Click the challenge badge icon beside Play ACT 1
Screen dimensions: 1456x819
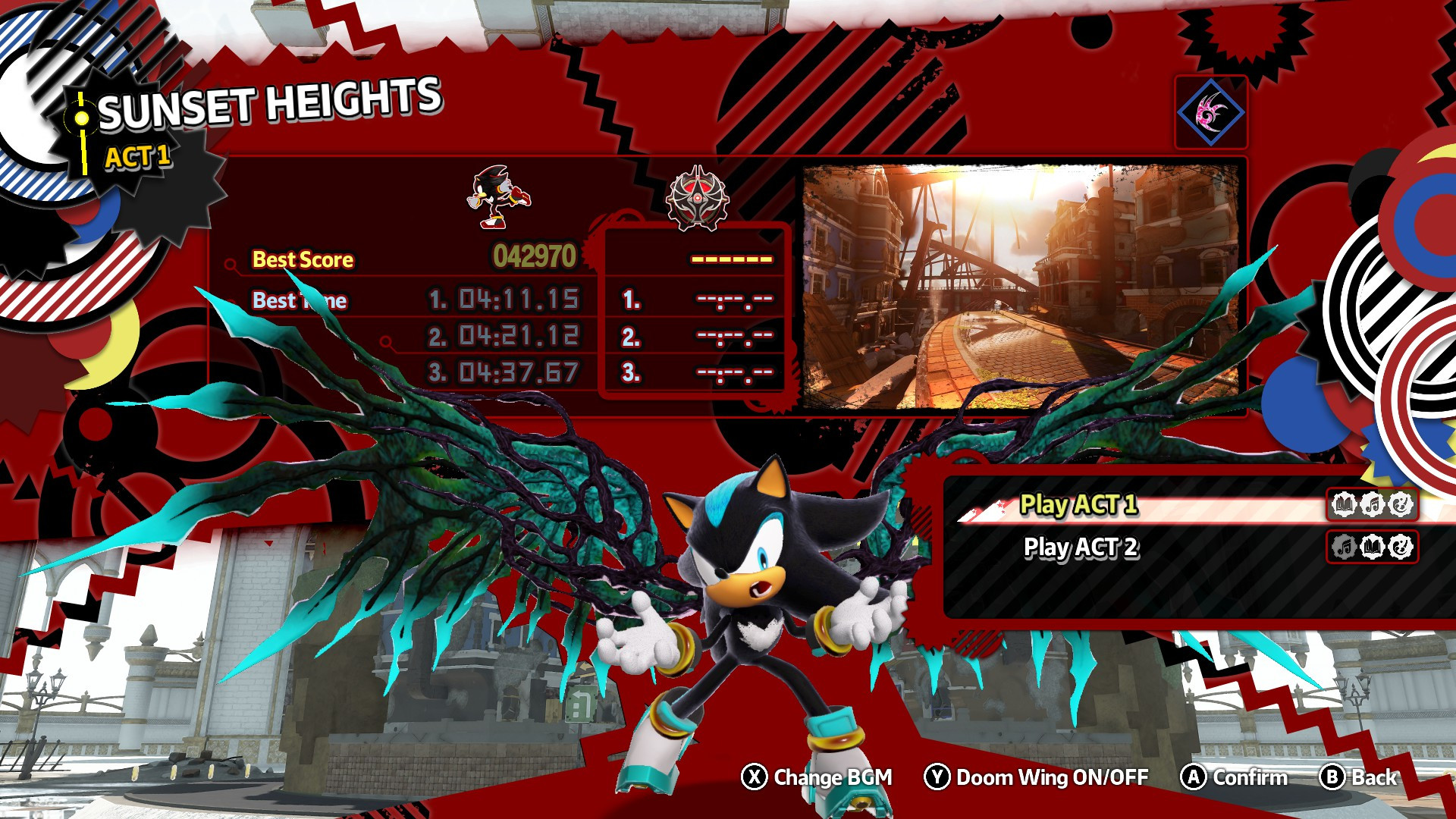point(1401,504)
